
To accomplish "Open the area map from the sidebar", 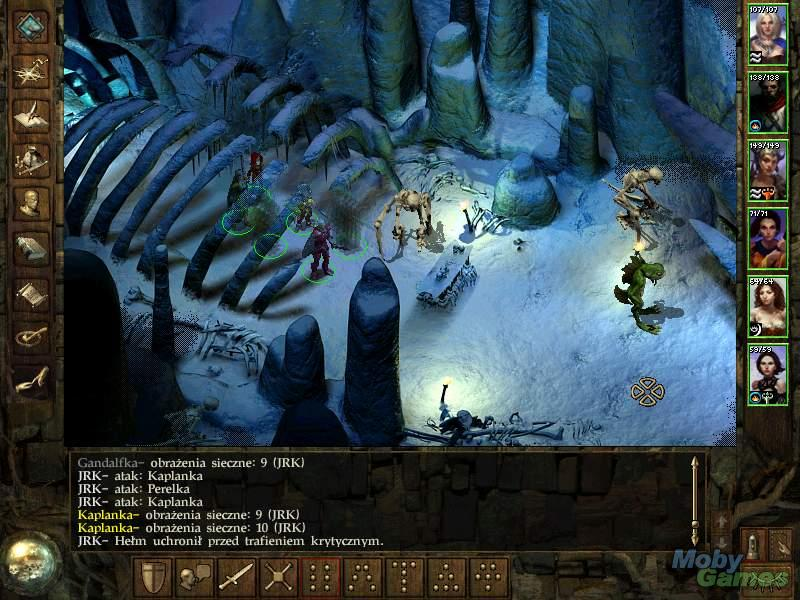I will 33,70.
